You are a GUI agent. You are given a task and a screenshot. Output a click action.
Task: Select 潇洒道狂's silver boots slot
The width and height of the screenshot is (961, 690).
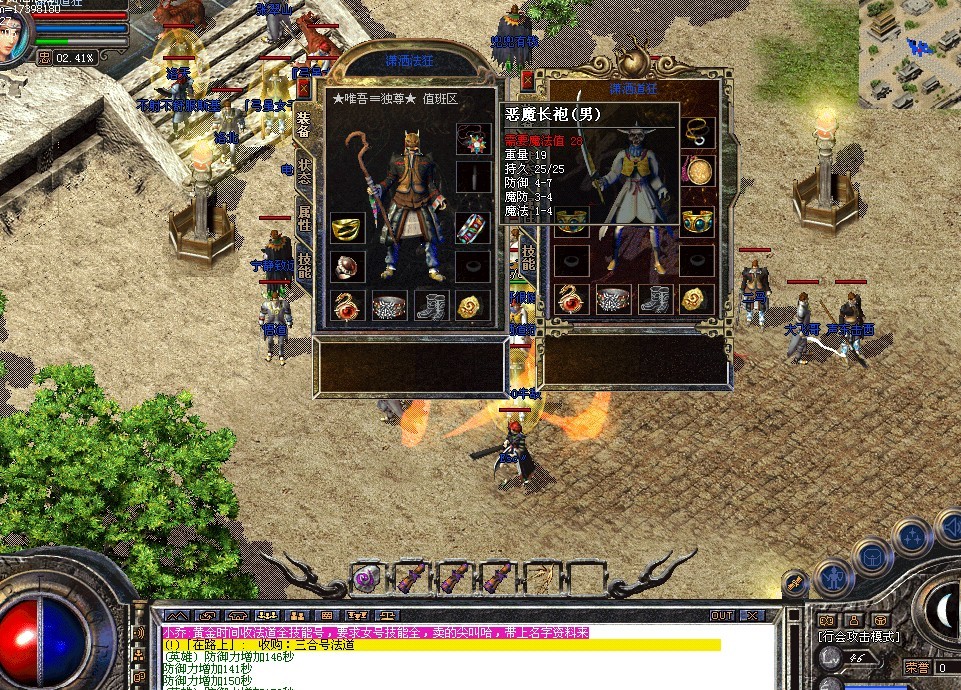coord(655,298)
